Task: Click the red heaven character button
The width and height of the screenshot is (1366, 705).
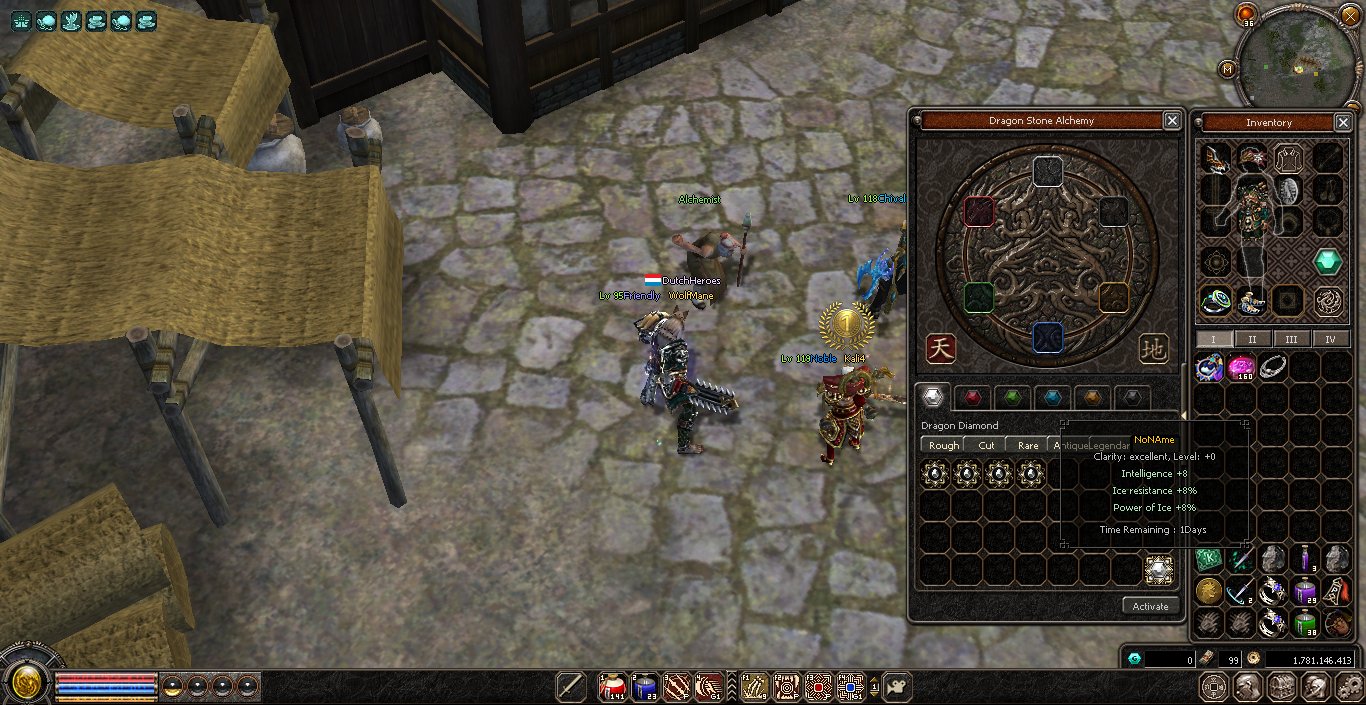Action: tap(940, 348)
